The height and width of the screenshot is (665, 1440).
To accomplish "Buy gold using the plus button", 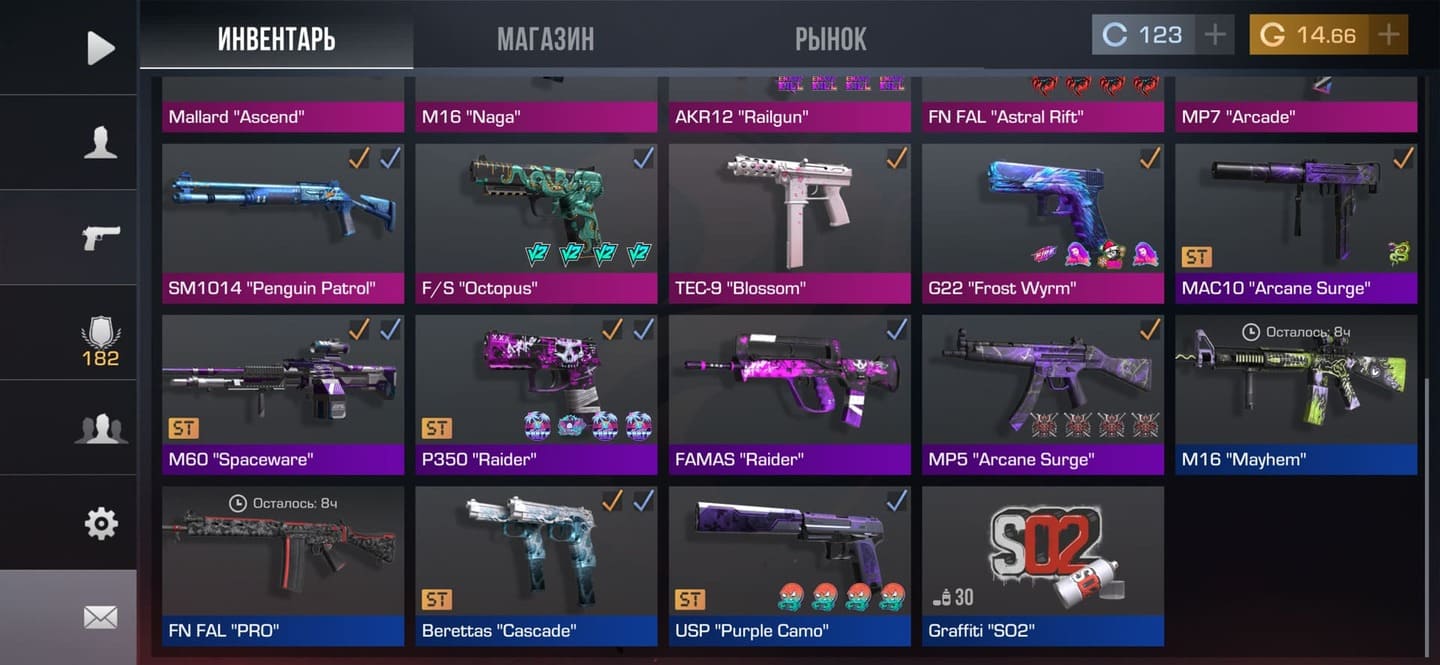I will [1388, 35].
